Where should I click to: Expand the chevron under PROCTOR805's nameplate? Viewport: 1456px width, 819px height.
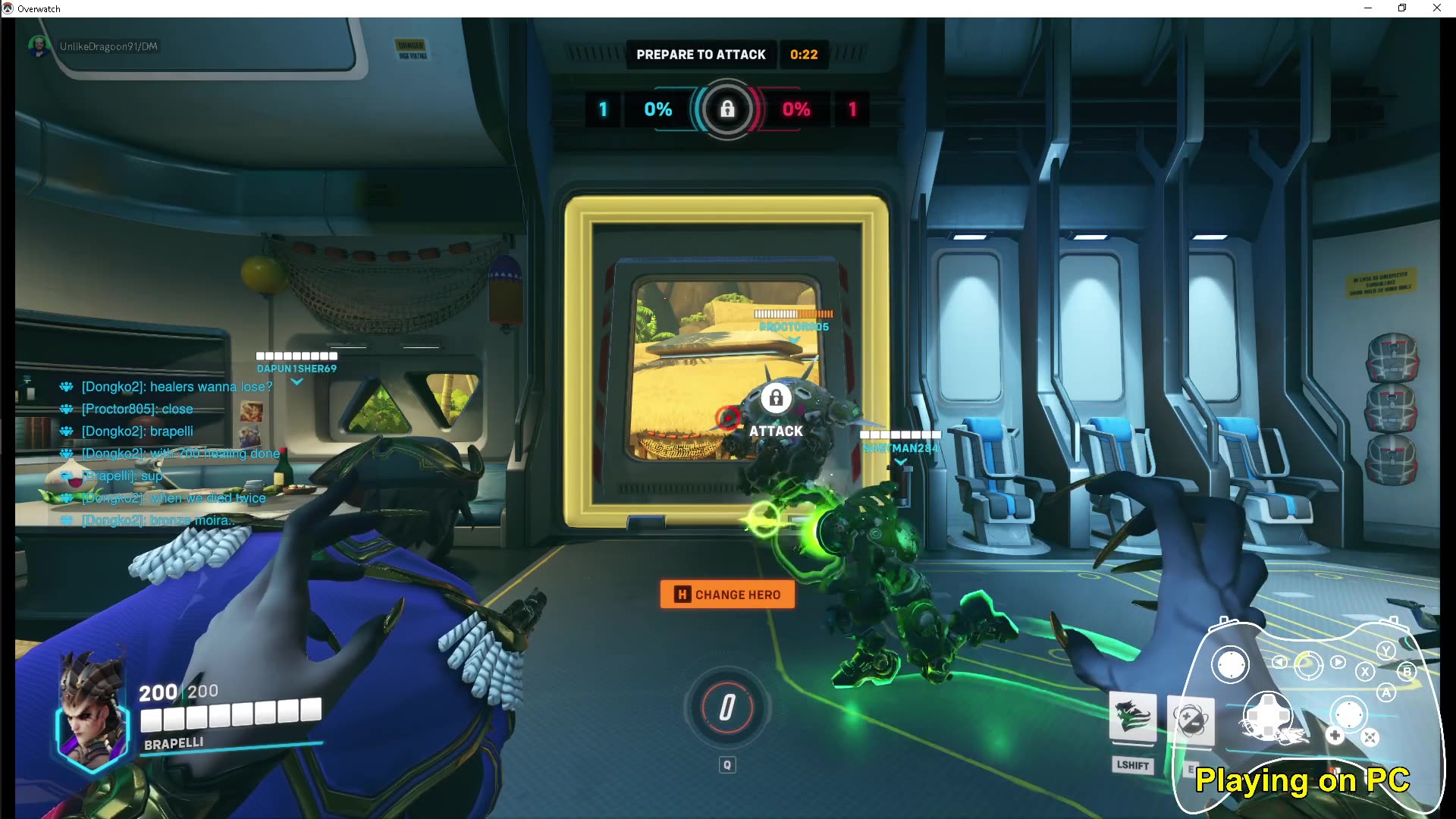(793, 340)
